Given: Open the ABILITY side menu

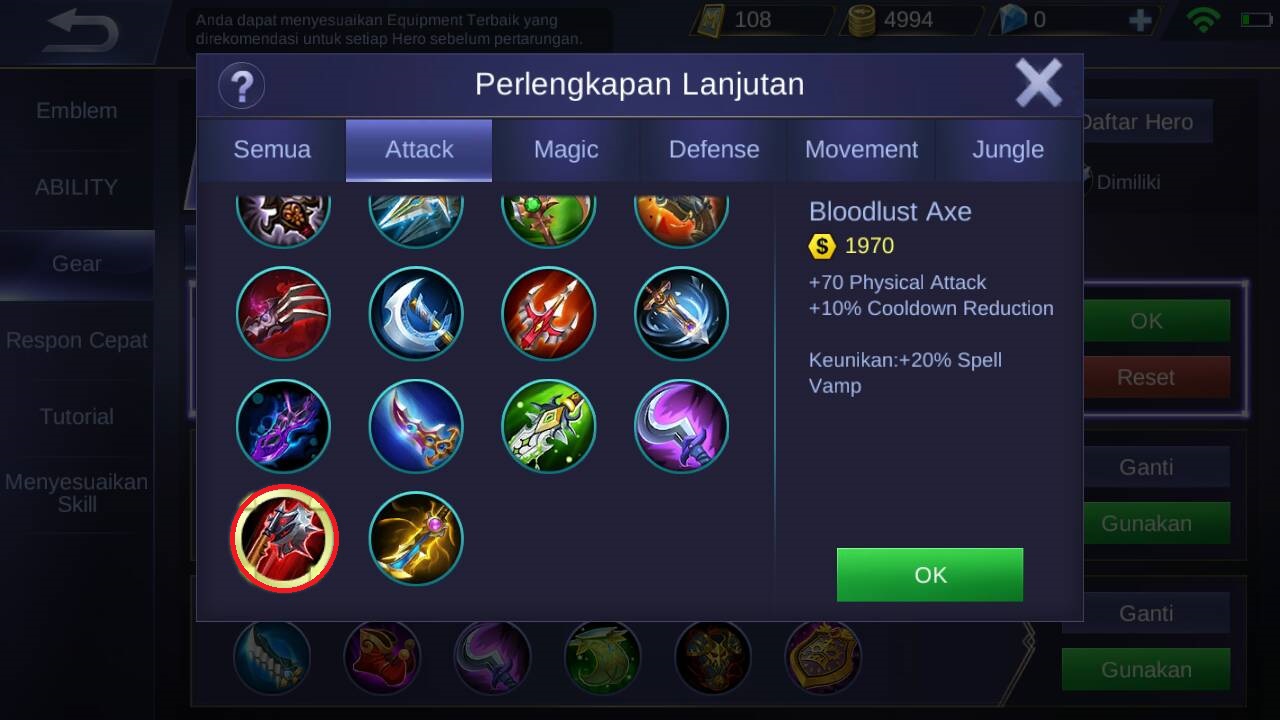Looking at the screenshot, I should [x=77, y=187].
